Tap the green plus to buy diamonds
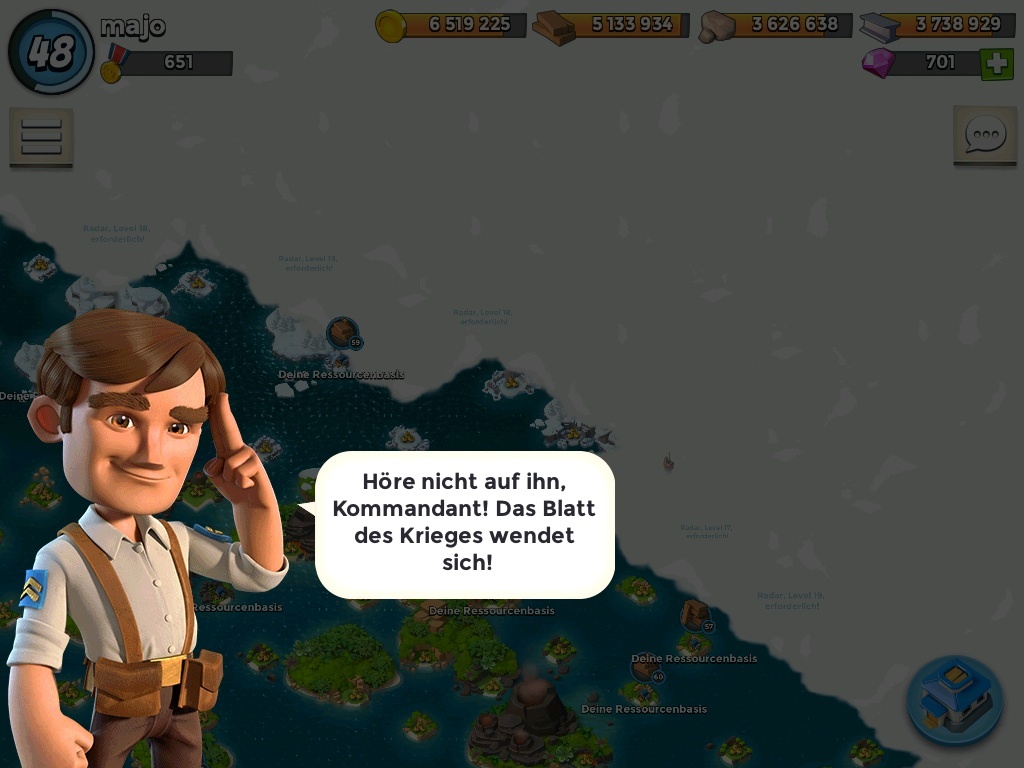The width and height of the screenshot is (1024, 768). click(x=996, y=64)
